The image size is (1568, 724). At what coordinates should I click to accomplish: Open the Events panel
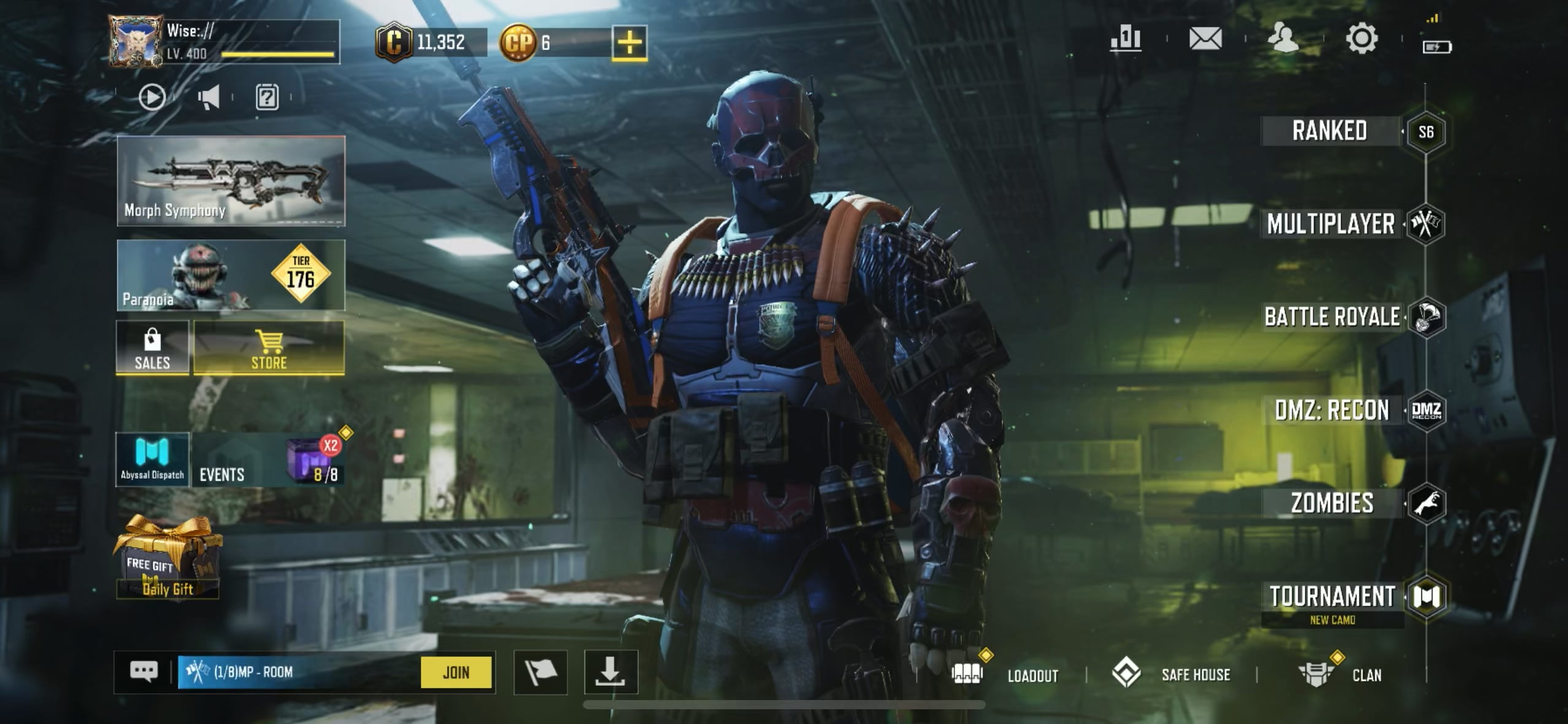point(267,460)
